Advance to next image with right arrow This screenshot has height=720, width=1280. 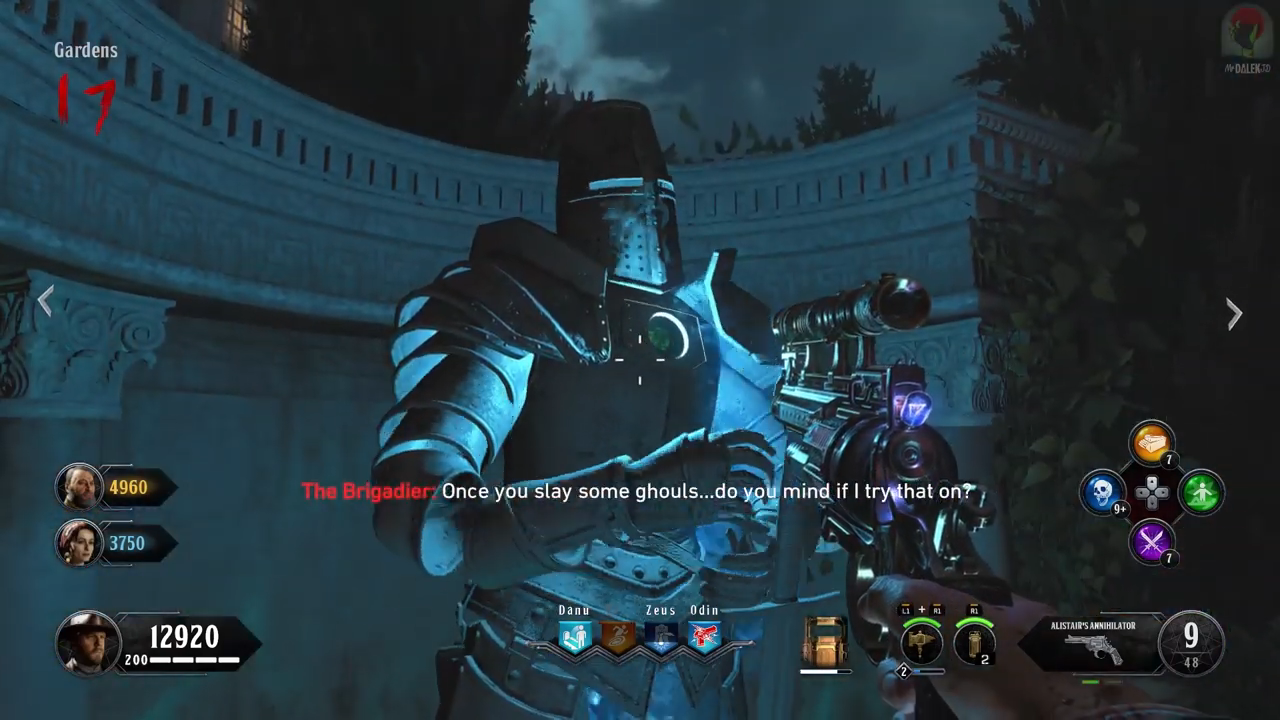point(1234,315)
